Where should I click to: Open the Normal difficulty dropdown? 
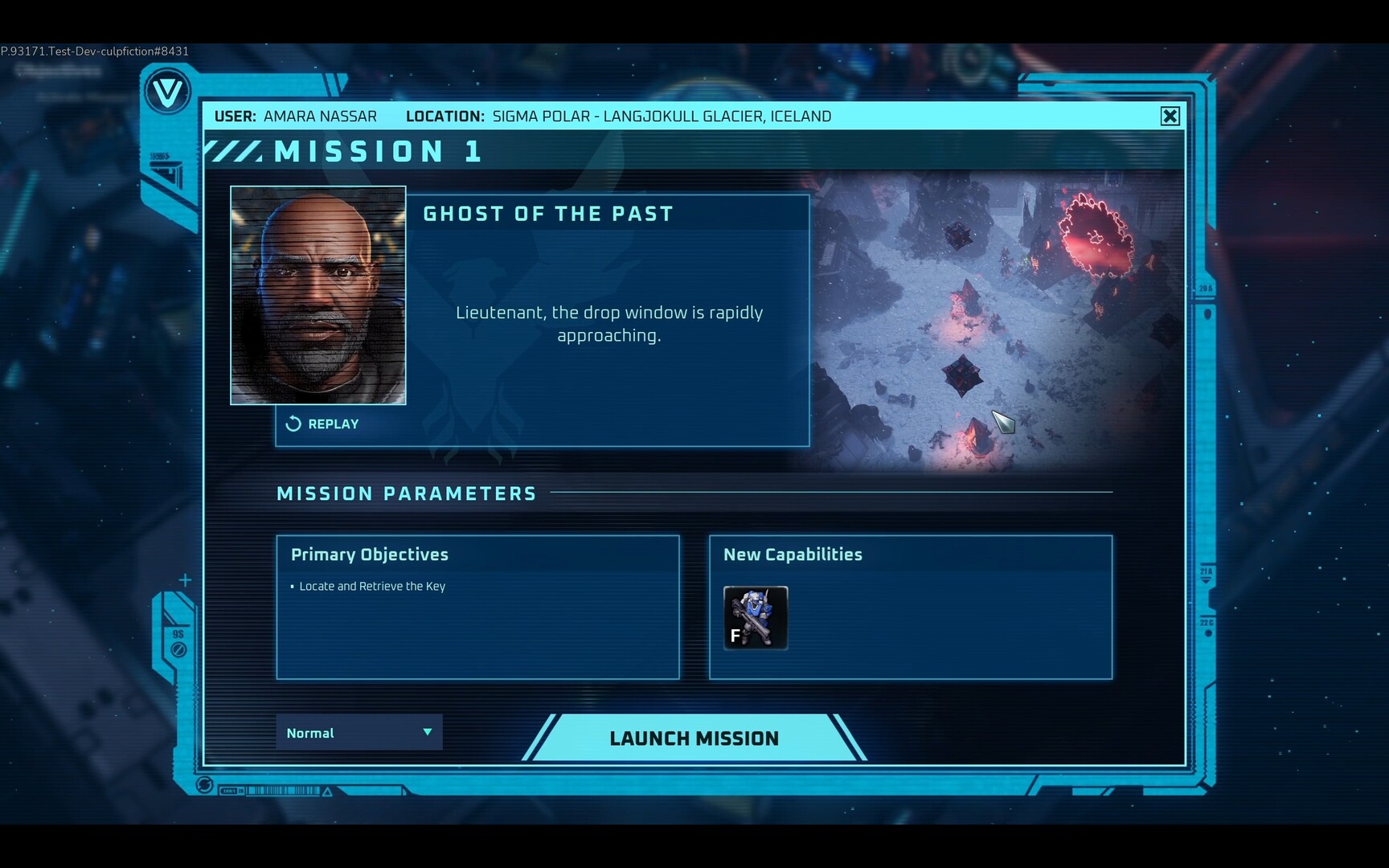pos(359,732)
